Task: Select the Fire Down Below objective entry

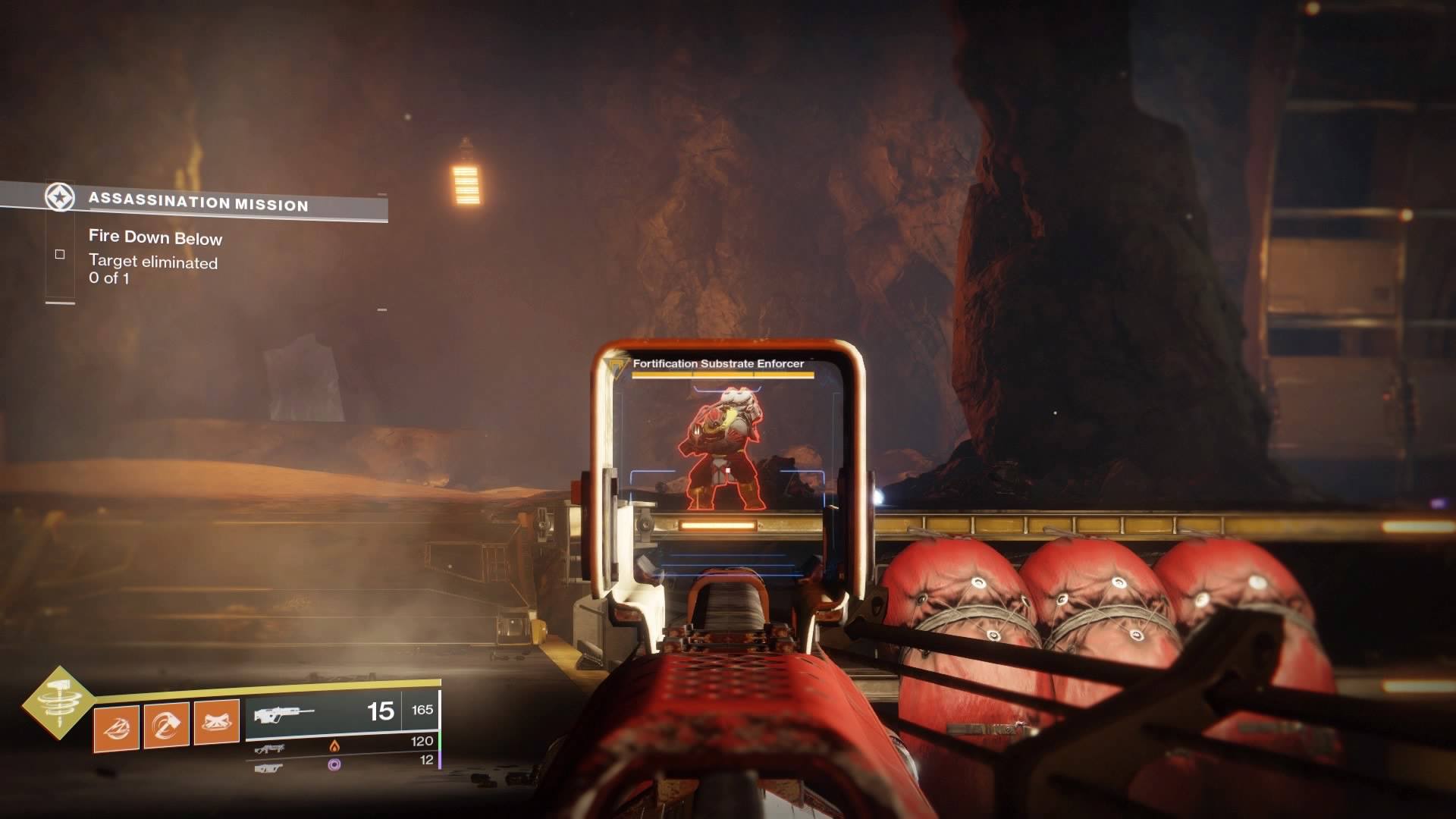Action: (x=155, y=238)
